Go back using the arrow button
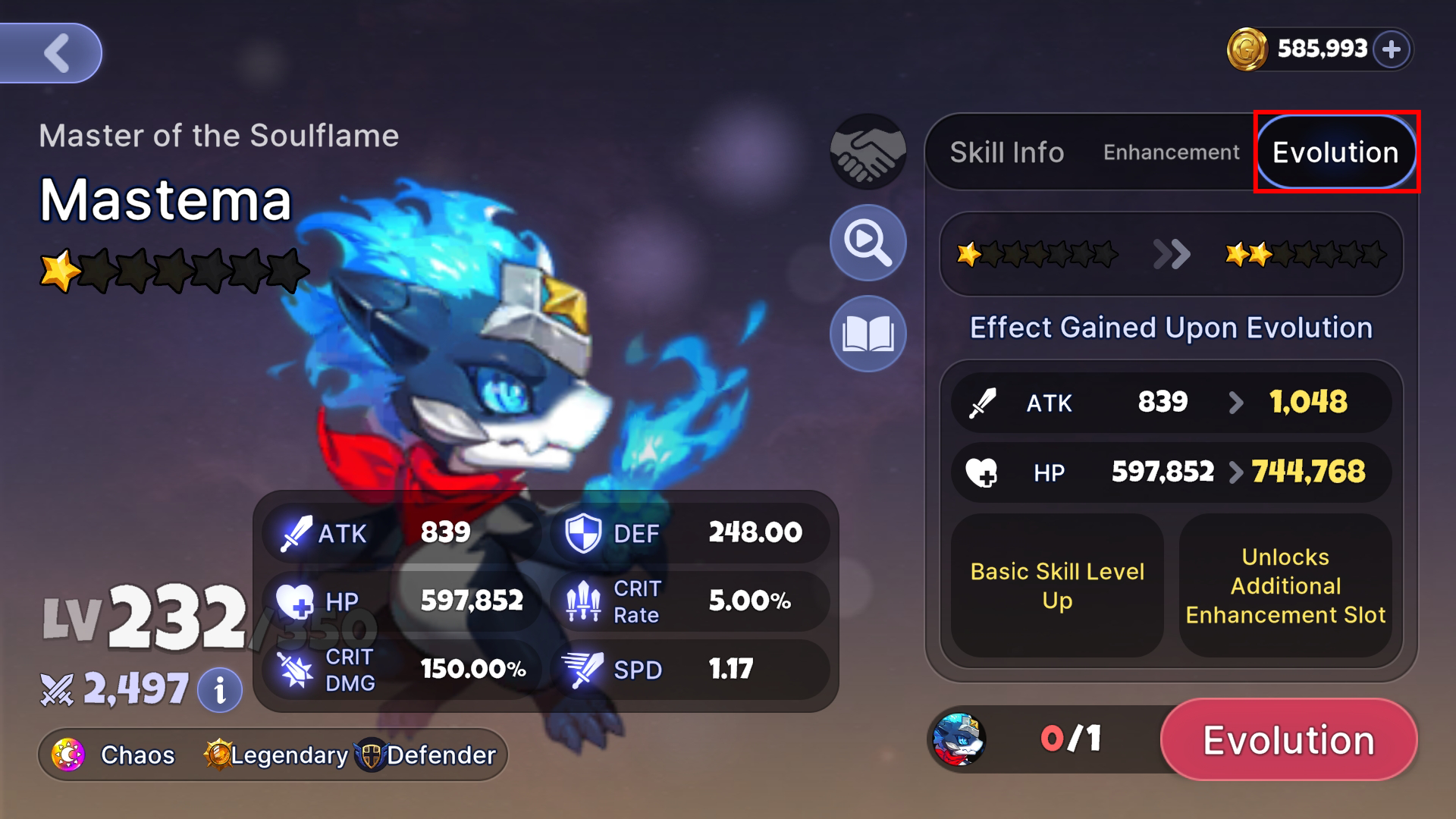 55,53
